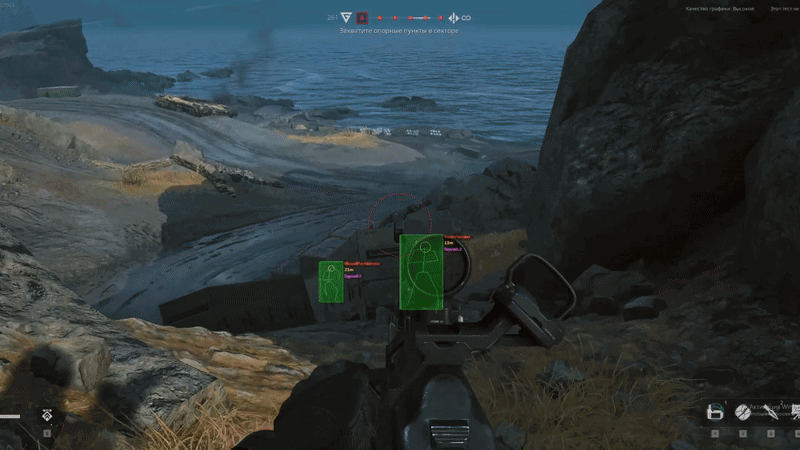
Task: Click the defending team emblem beside infinity
Action: click(x=452, y=17)
